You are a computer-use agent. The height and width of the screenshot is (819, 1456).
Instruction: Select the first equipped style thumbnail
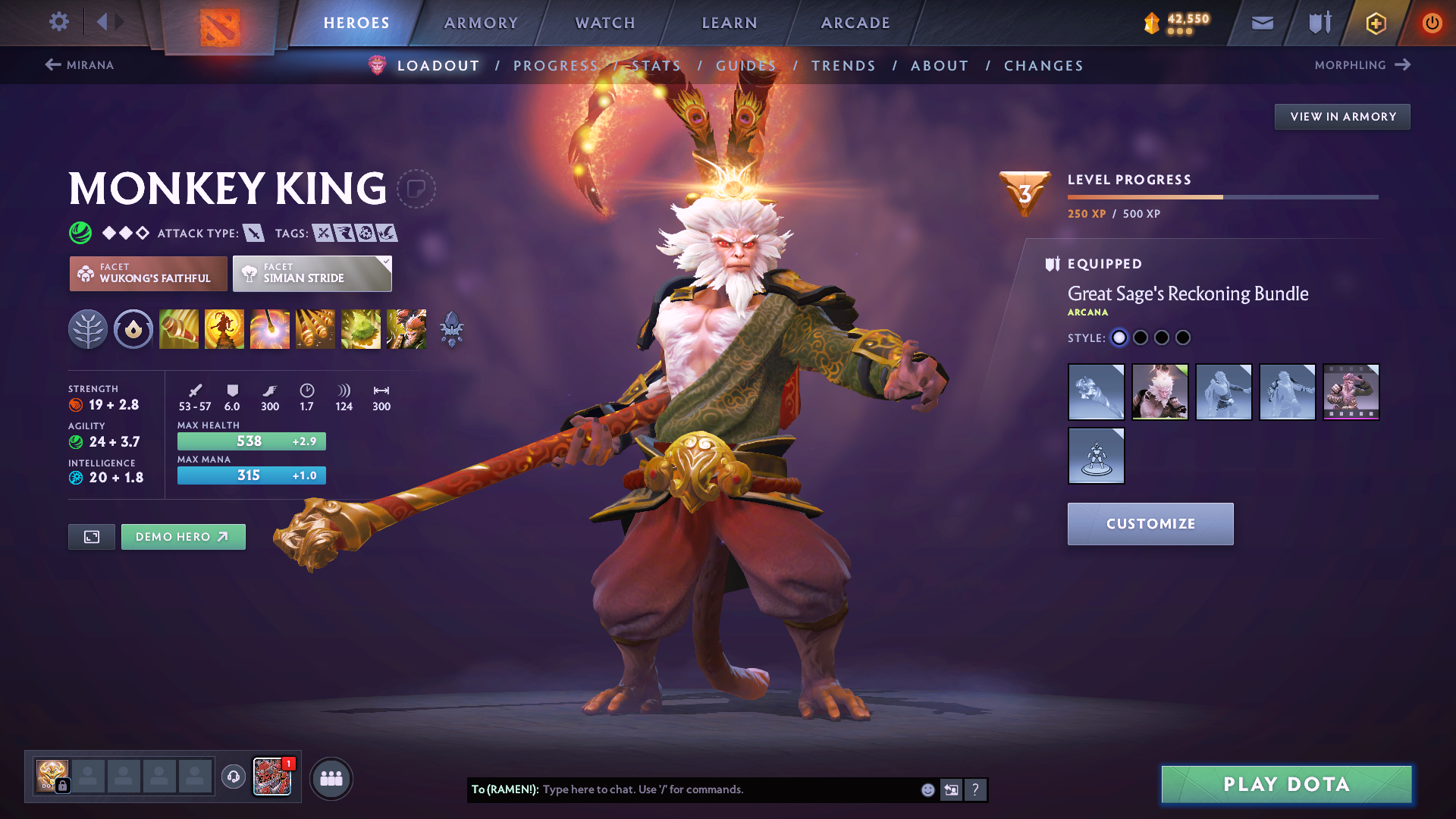[x=1097, y=392]
